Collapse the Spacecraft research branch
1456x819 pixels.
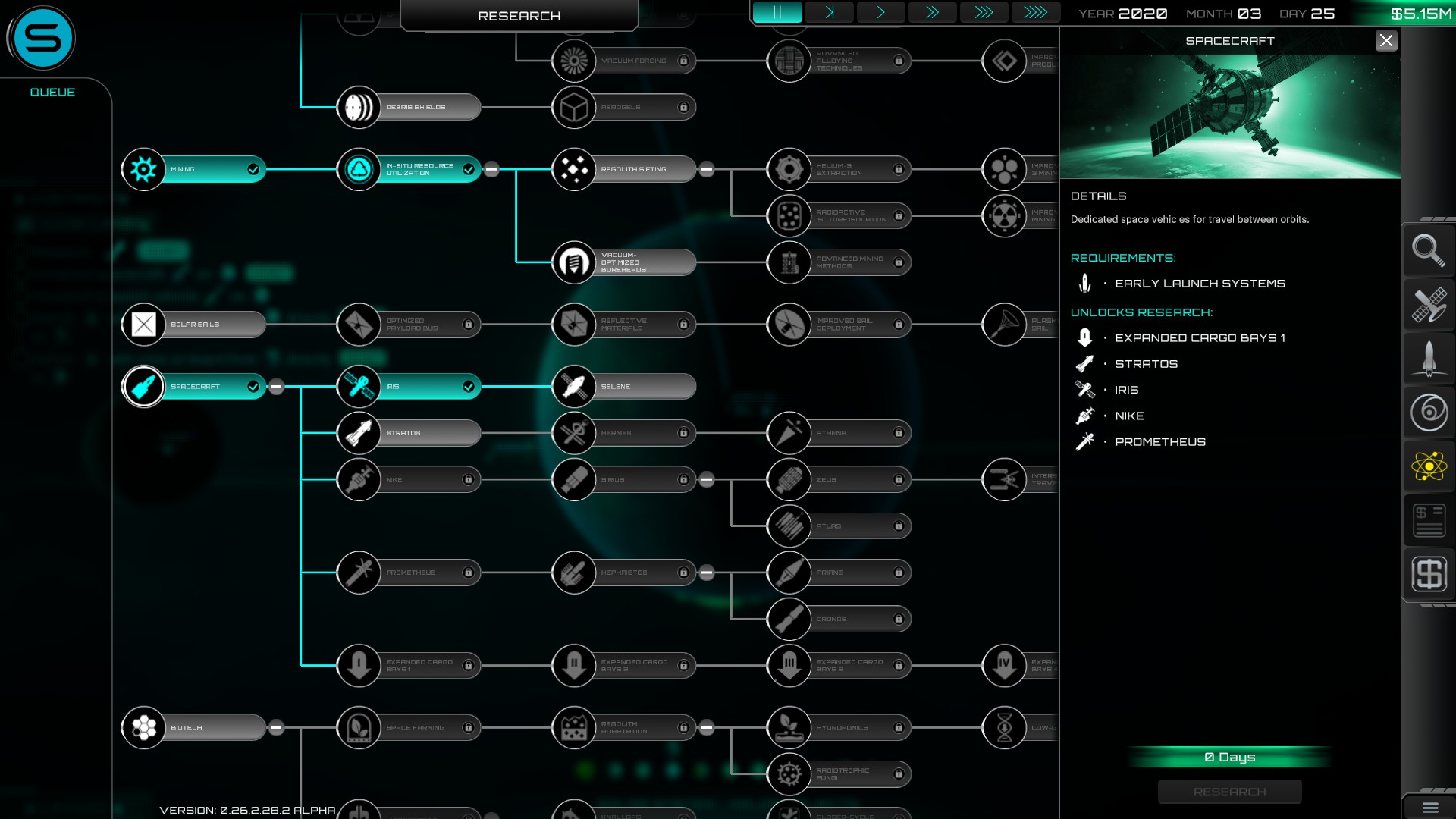(x=277, y=387)
